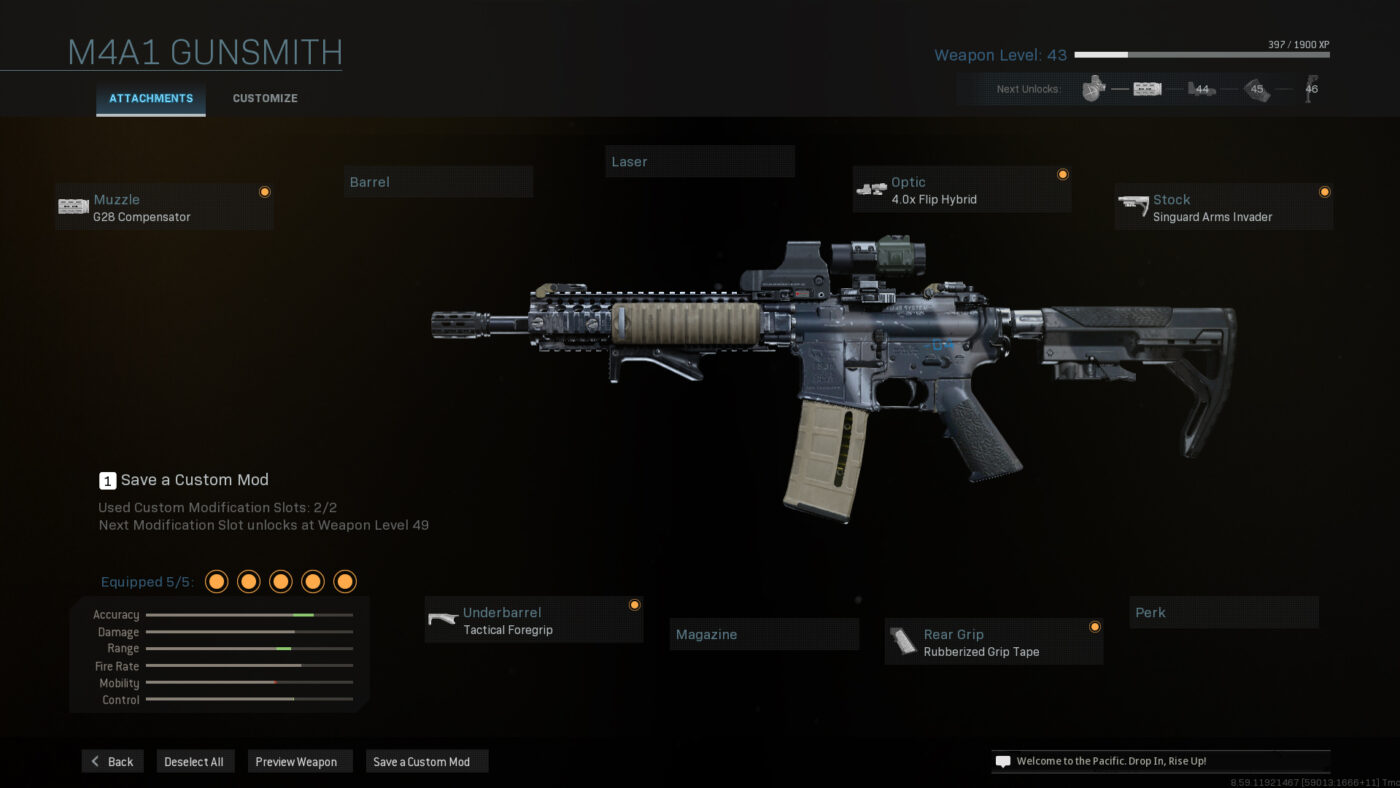This screenshot has width=1400, height=788.
Task: Click the Accuracy stat bar
Action: 248,614
